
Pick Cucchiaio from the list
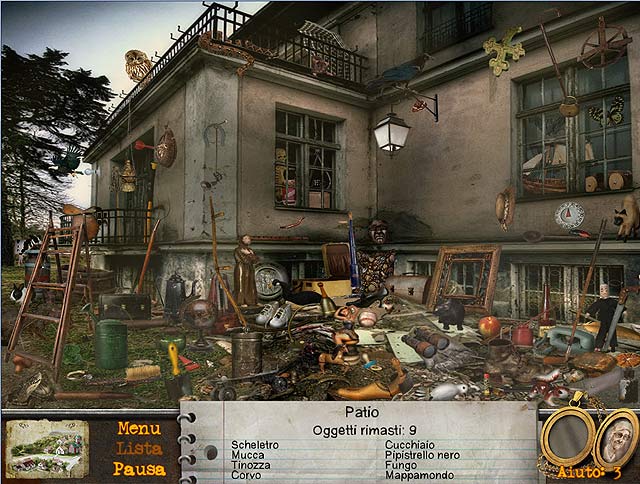[410, 444]
